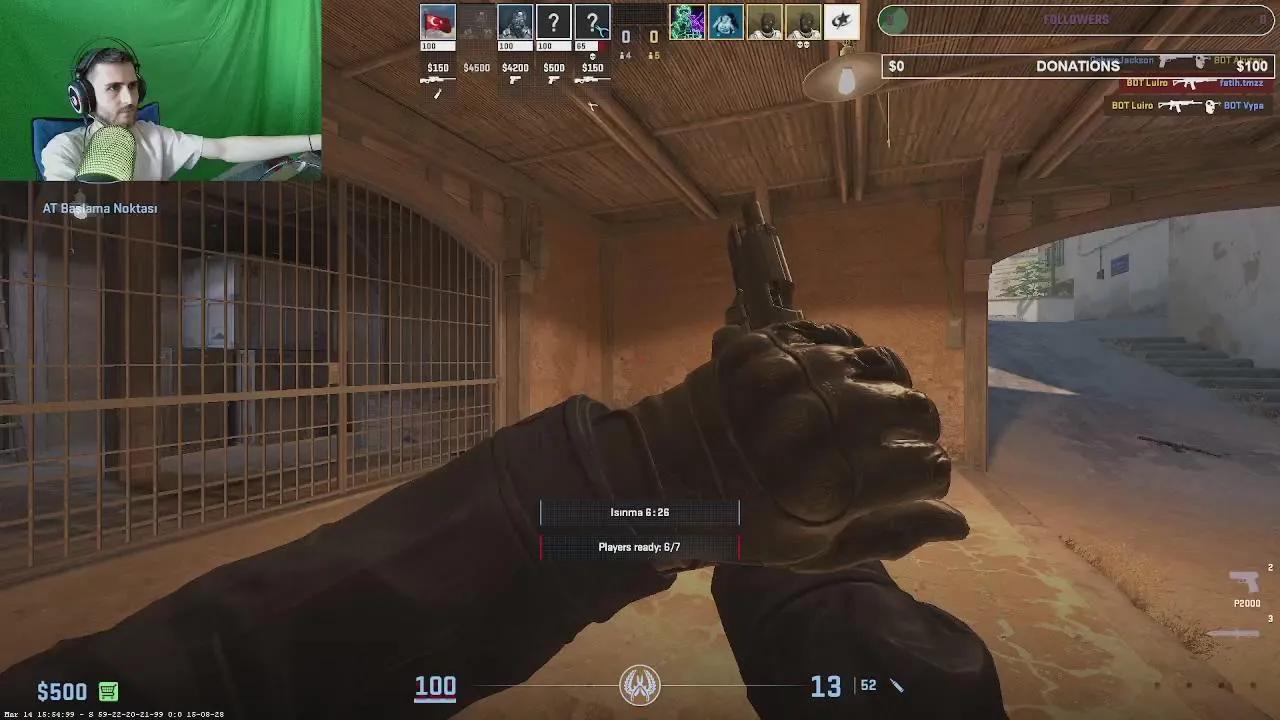1280x720 pixels.
Task: Toggle the neon-skin terrorist avatar
Action: (x=687, y=20)
